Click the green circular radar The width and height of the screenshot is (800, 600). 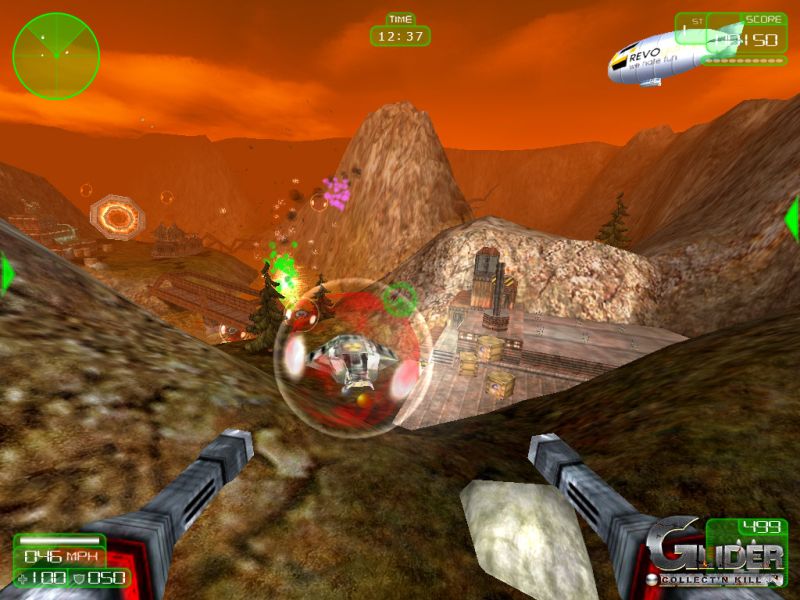56,56
